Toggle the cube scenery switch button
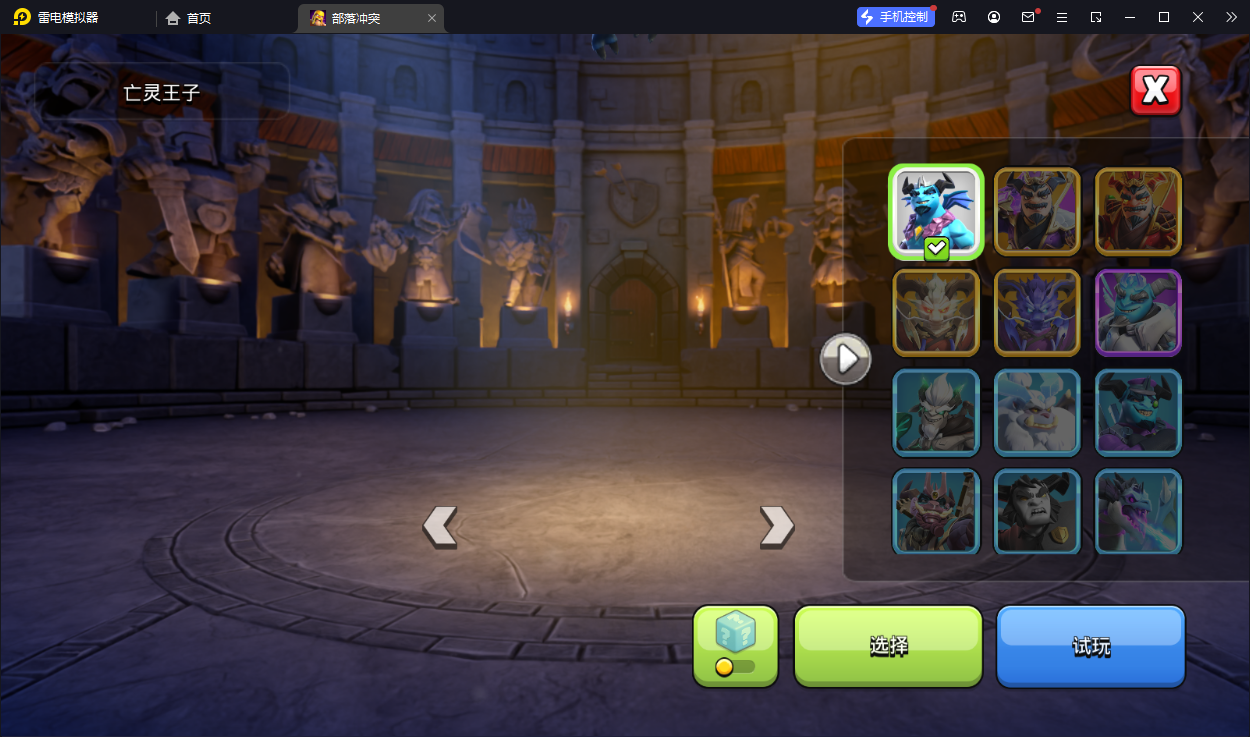The height and width of the screenshot is (737, 1250). click(x=735, y=646)
